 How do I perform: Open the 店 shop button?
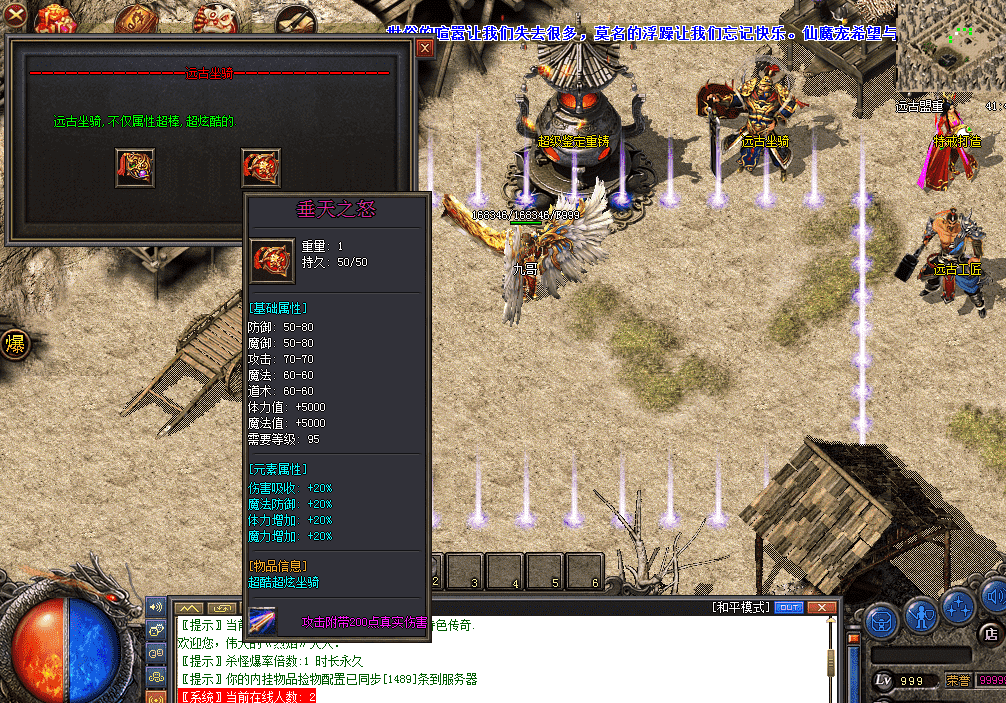[990, 633]
